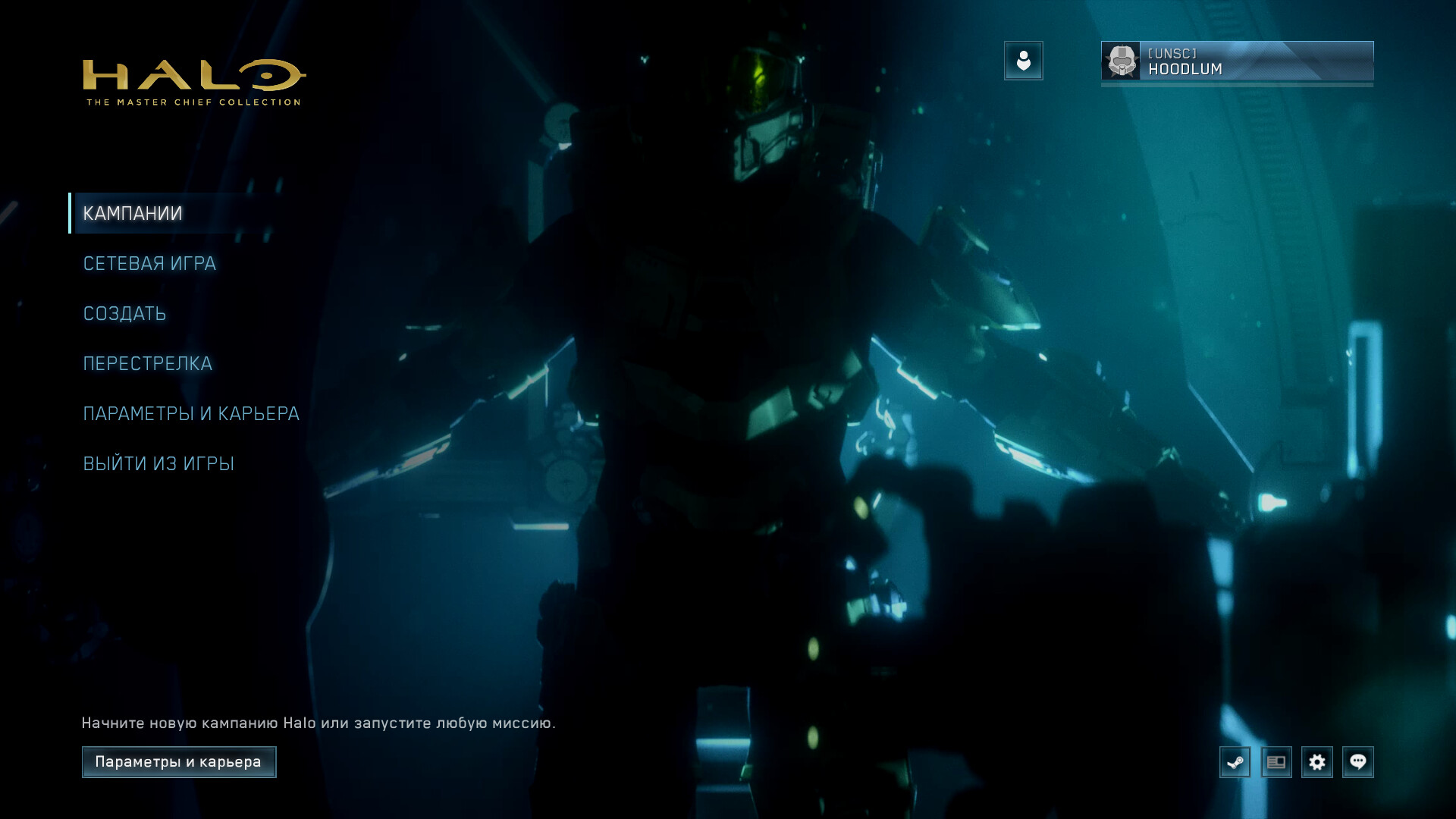This screenshot has width=1456, height=819.
Task: Open the HOODLUM player nameplate
Action: (1237, 61)
